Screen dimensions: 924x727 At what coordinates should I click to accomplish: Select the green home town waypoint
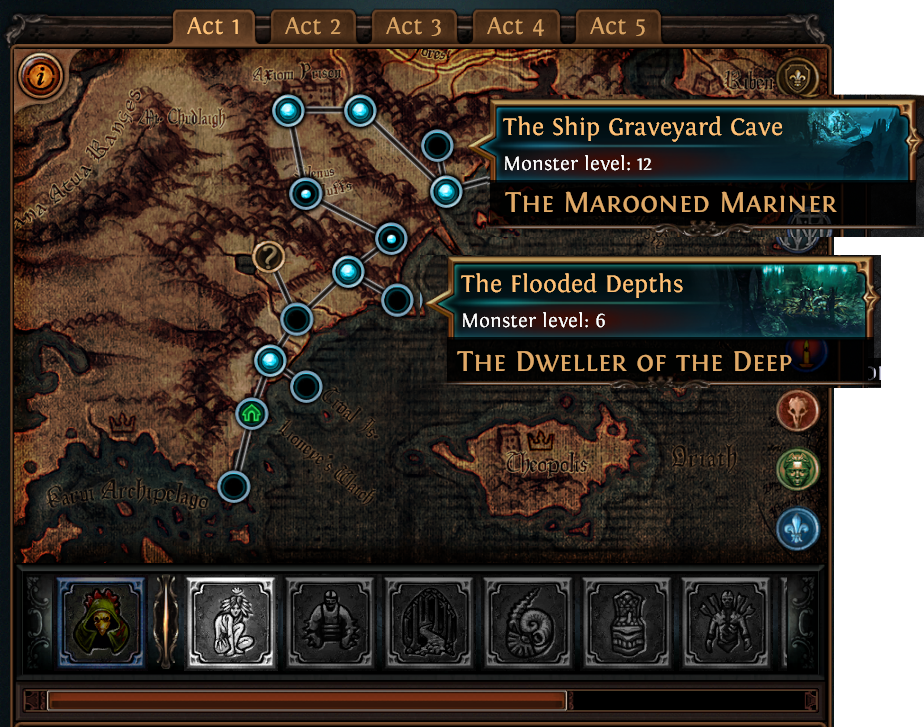coord(250,412)
